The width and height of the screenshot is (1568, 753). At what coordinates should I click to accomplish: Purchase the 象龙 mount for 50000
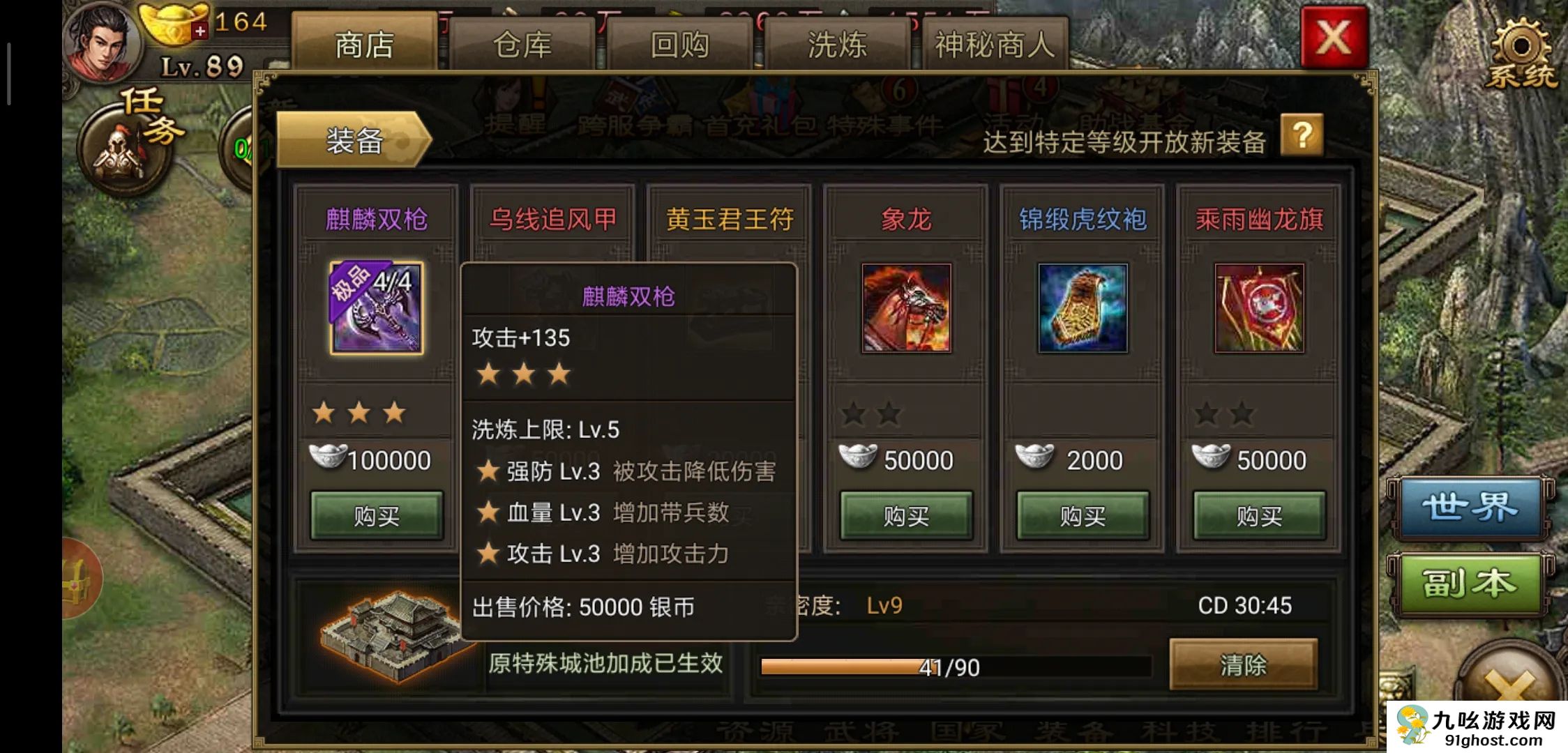[906, 516]
